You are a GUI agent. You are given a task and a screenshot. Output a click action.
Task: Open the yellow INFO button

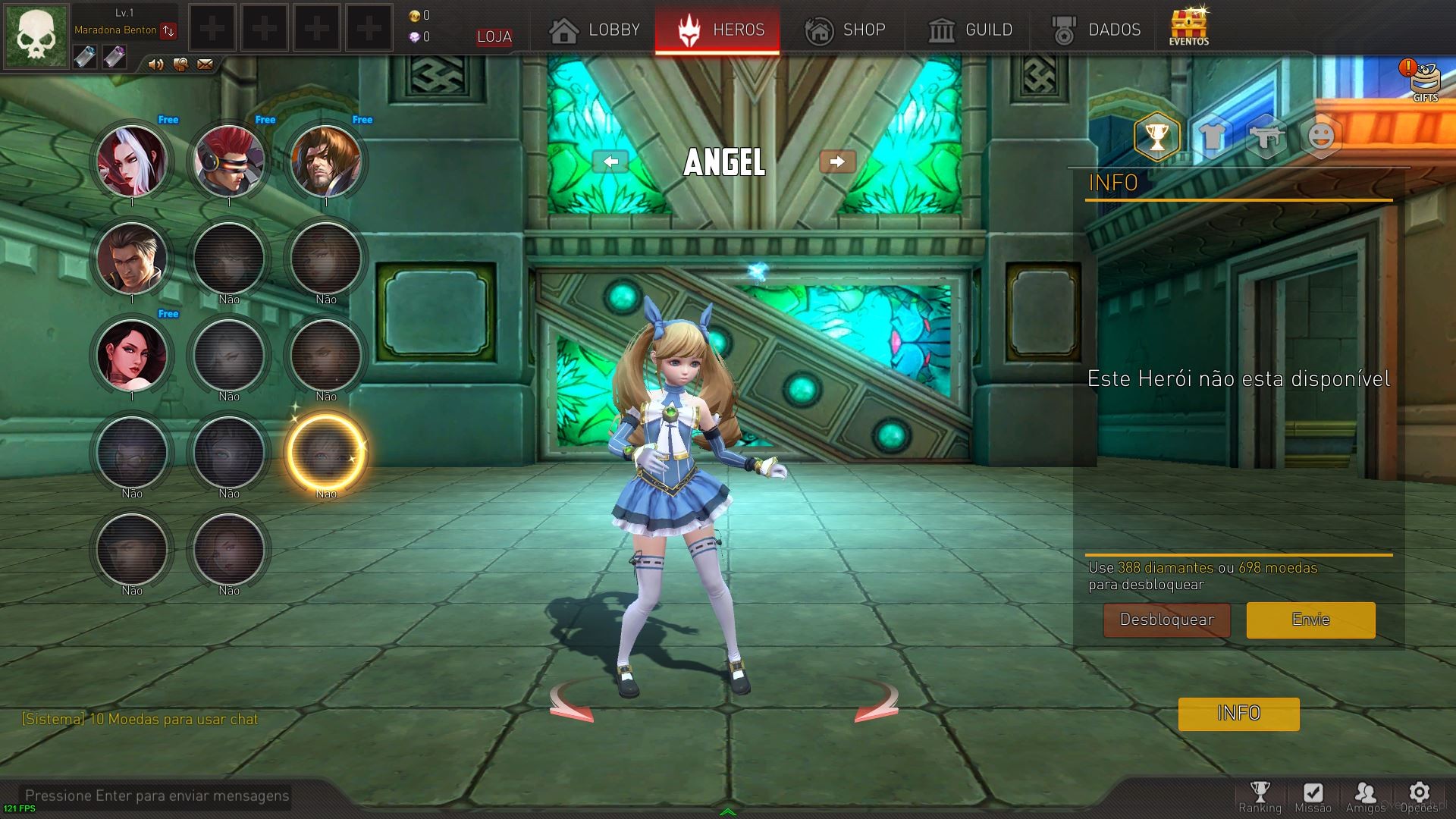point(1238,714)
